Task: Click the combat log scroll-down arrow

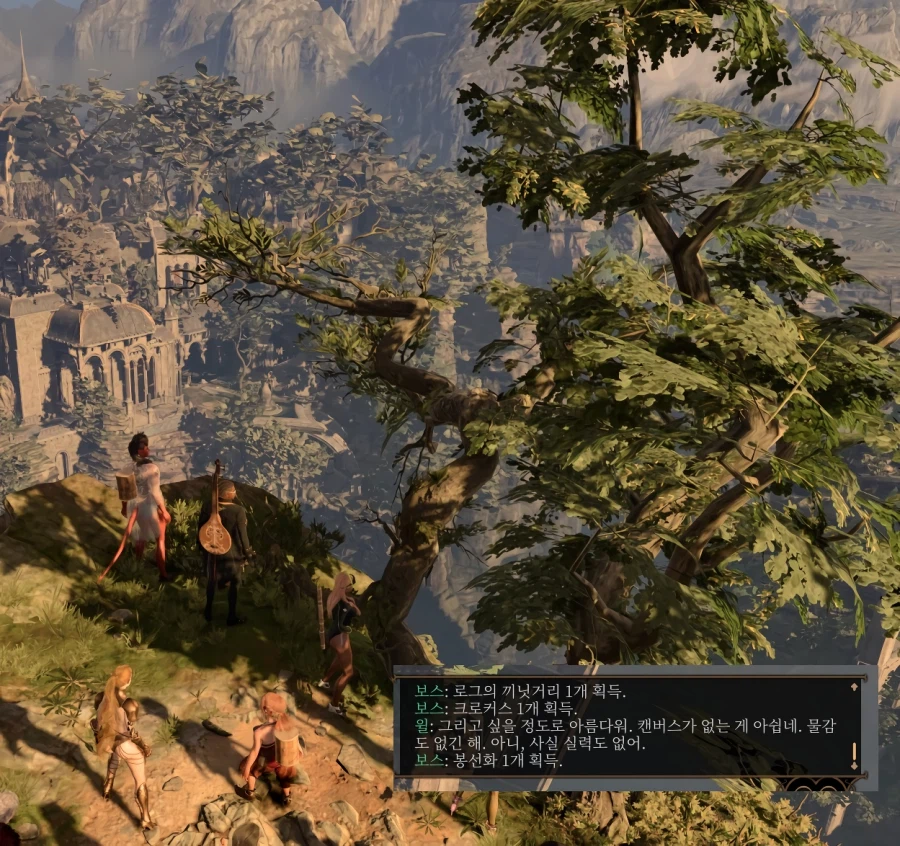Action: coord(853,767)
